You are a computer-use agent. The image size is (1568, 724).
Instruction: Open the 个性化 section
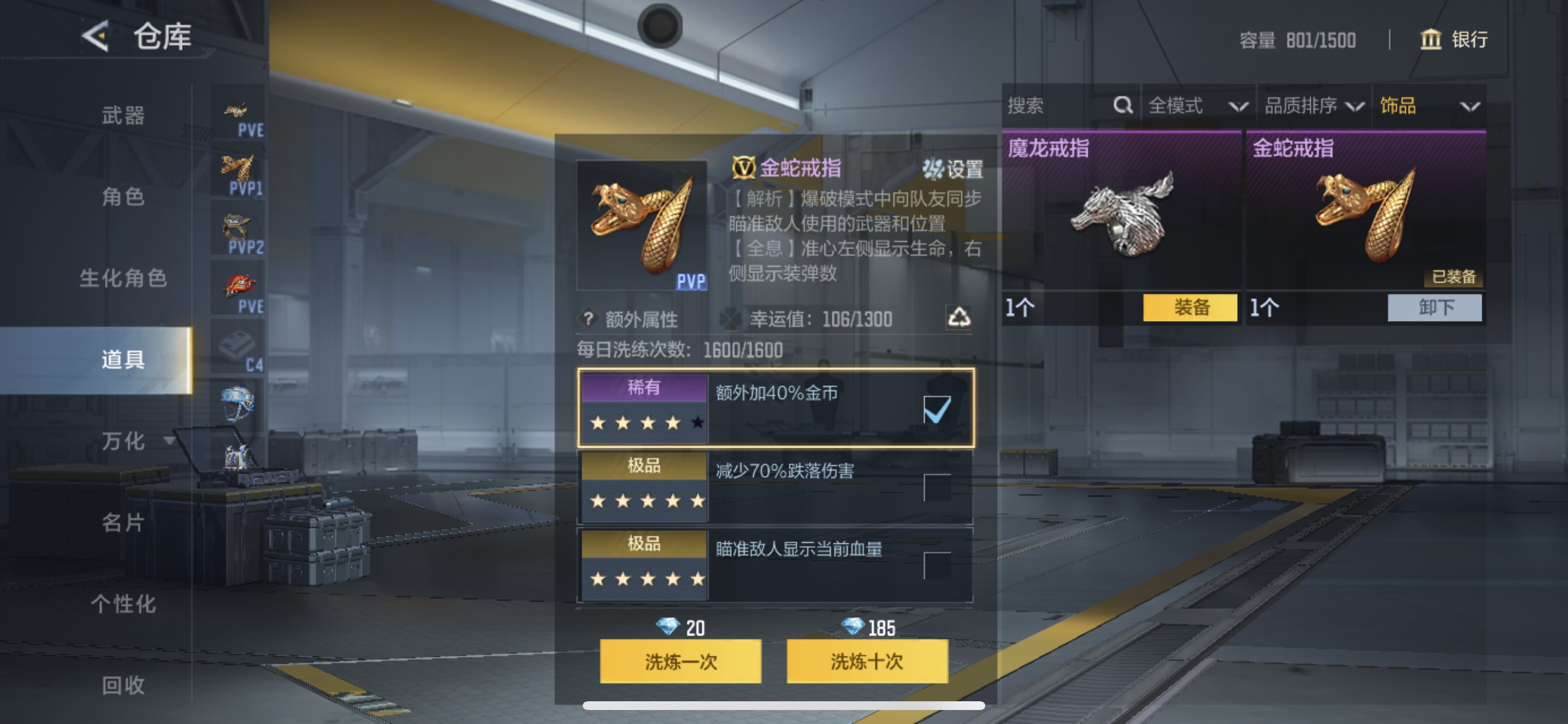point(122,604)
